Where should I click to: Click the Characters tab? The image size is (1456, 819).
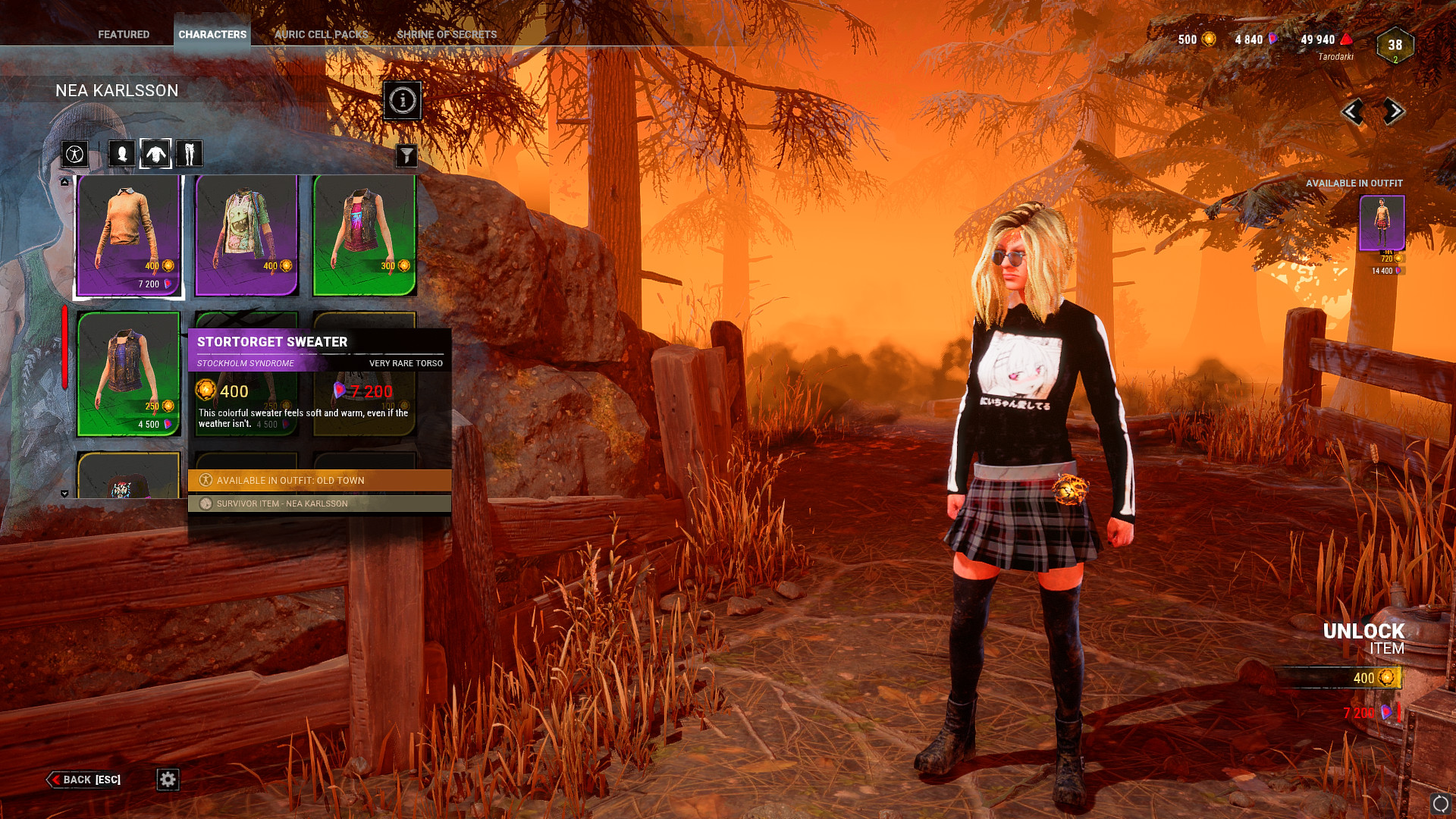click(212, 34)
